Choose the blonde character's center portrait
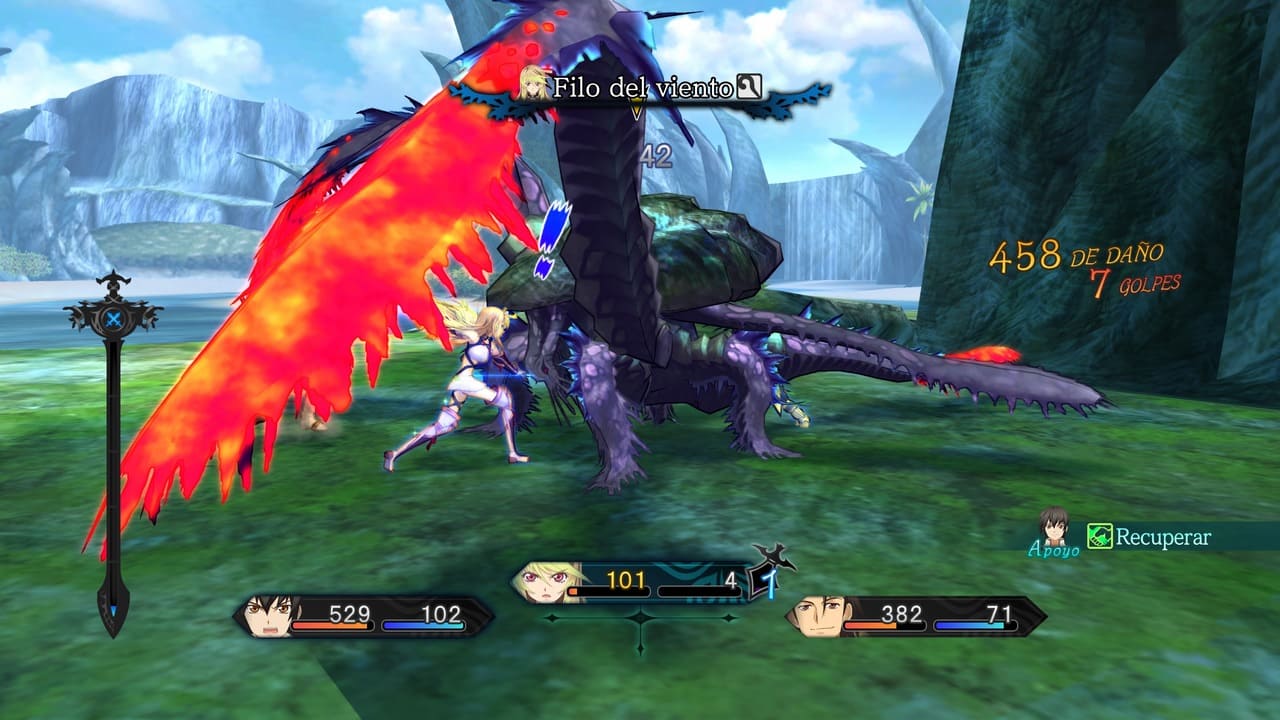 click(543, 582)
